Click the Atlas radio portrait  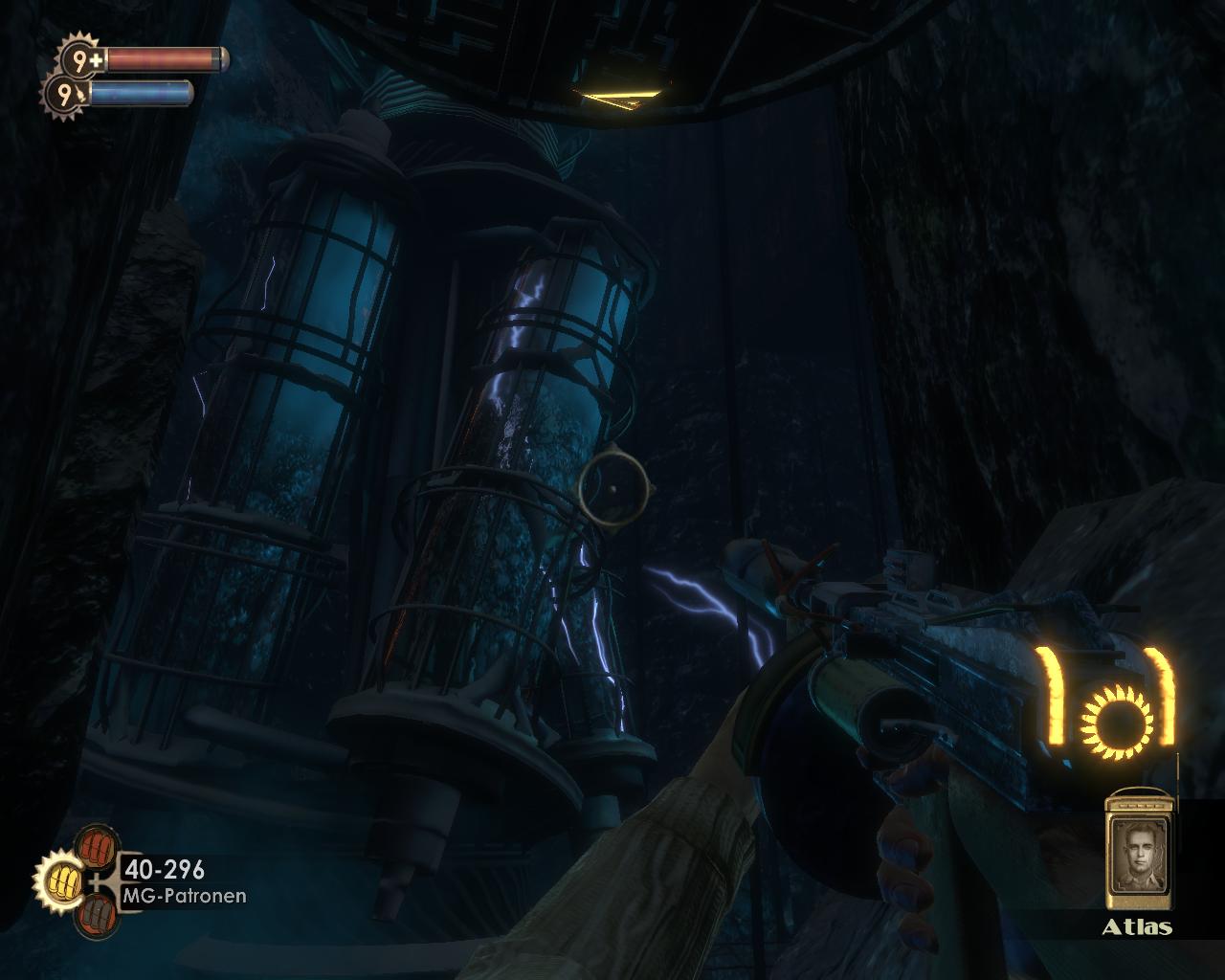coord(1137,852)
